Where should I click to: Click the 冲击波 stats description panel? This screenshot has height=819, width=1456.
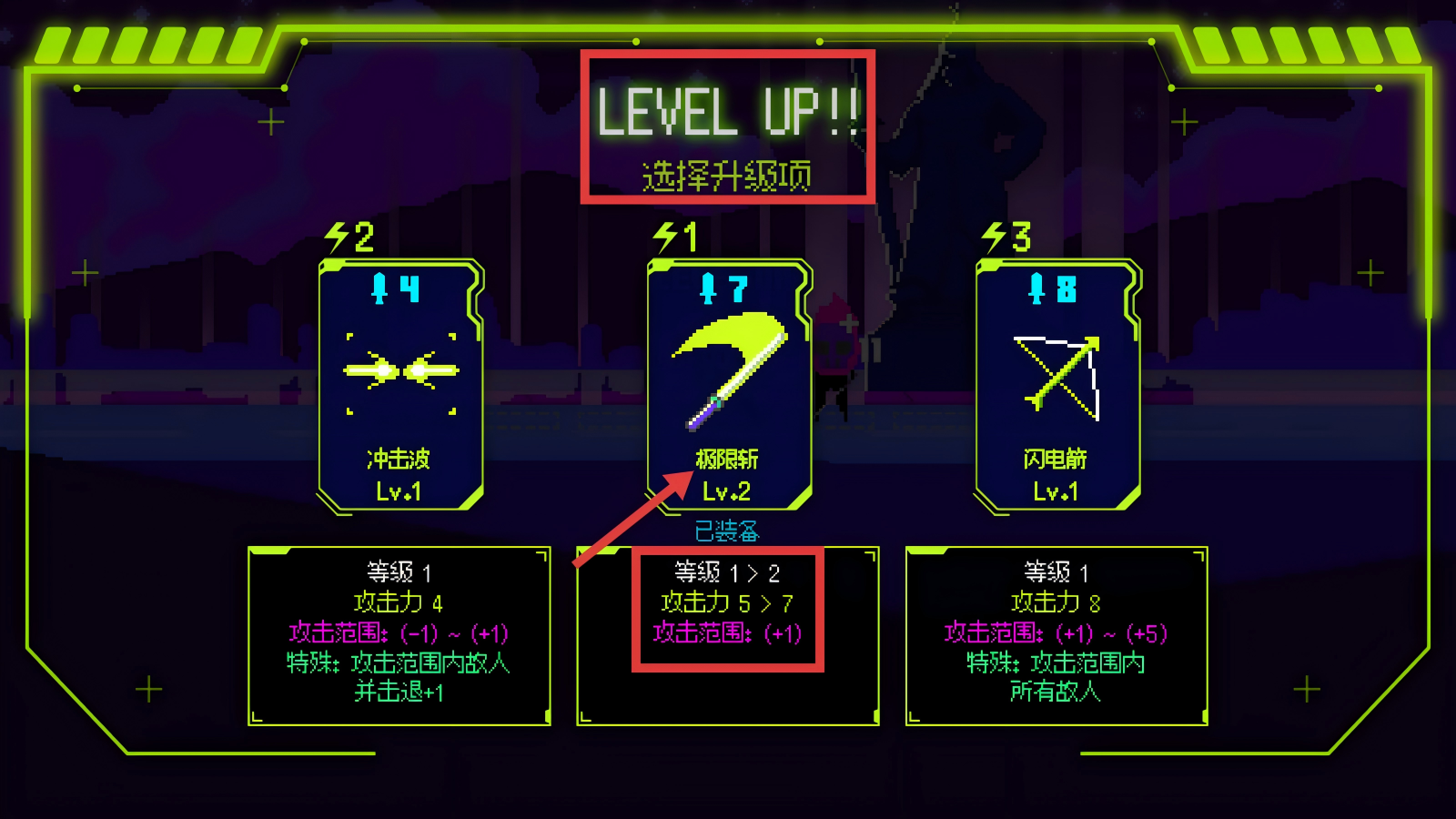(399, 635)
